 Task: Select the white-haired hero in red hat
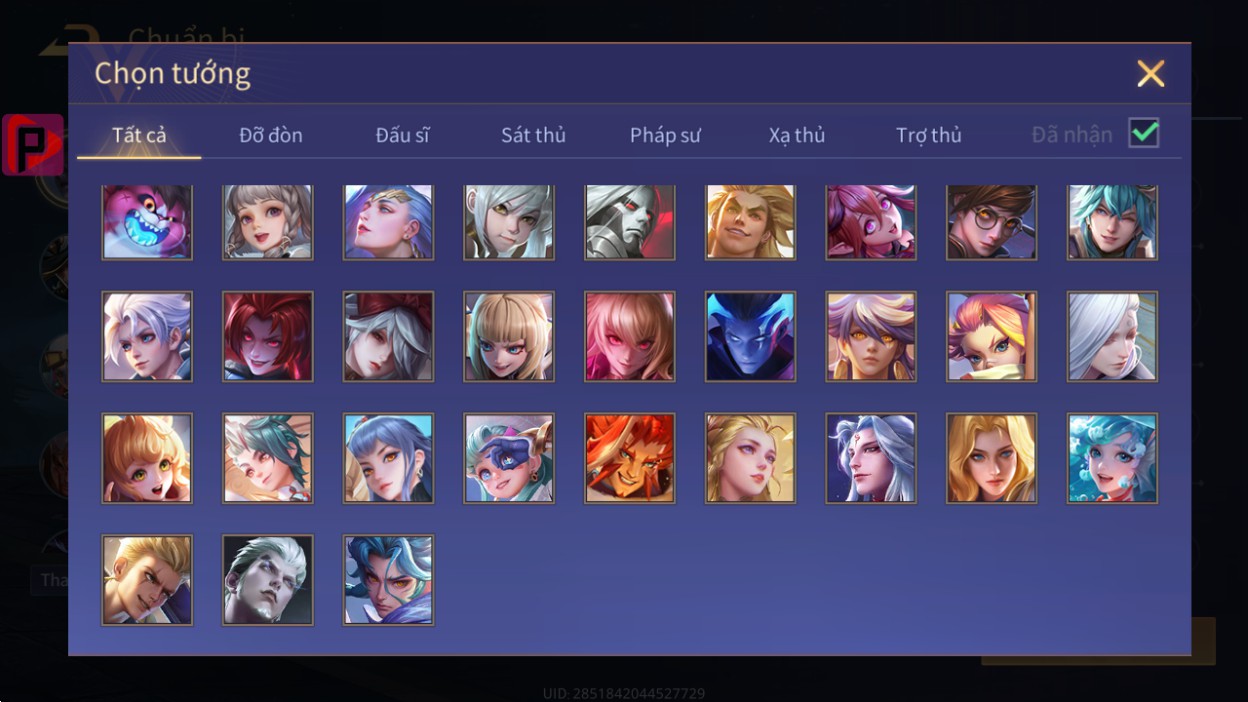click(x=388, y=337)
